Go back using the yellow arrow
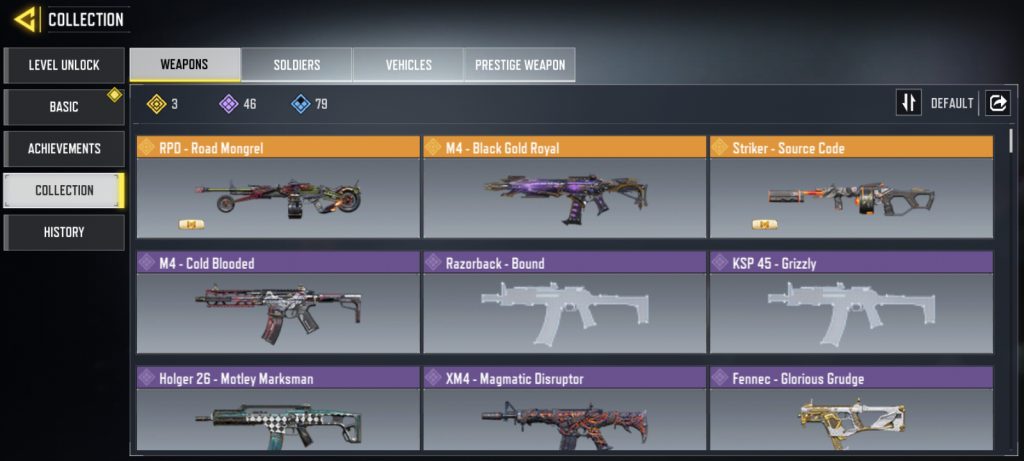 26,19
